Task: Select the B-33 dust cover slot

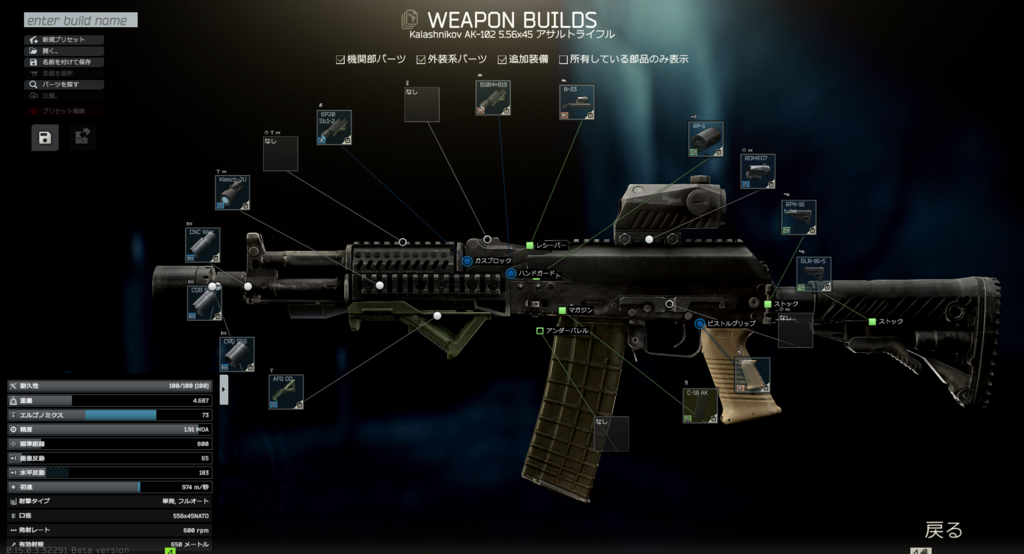Action: tap(577, 102)
